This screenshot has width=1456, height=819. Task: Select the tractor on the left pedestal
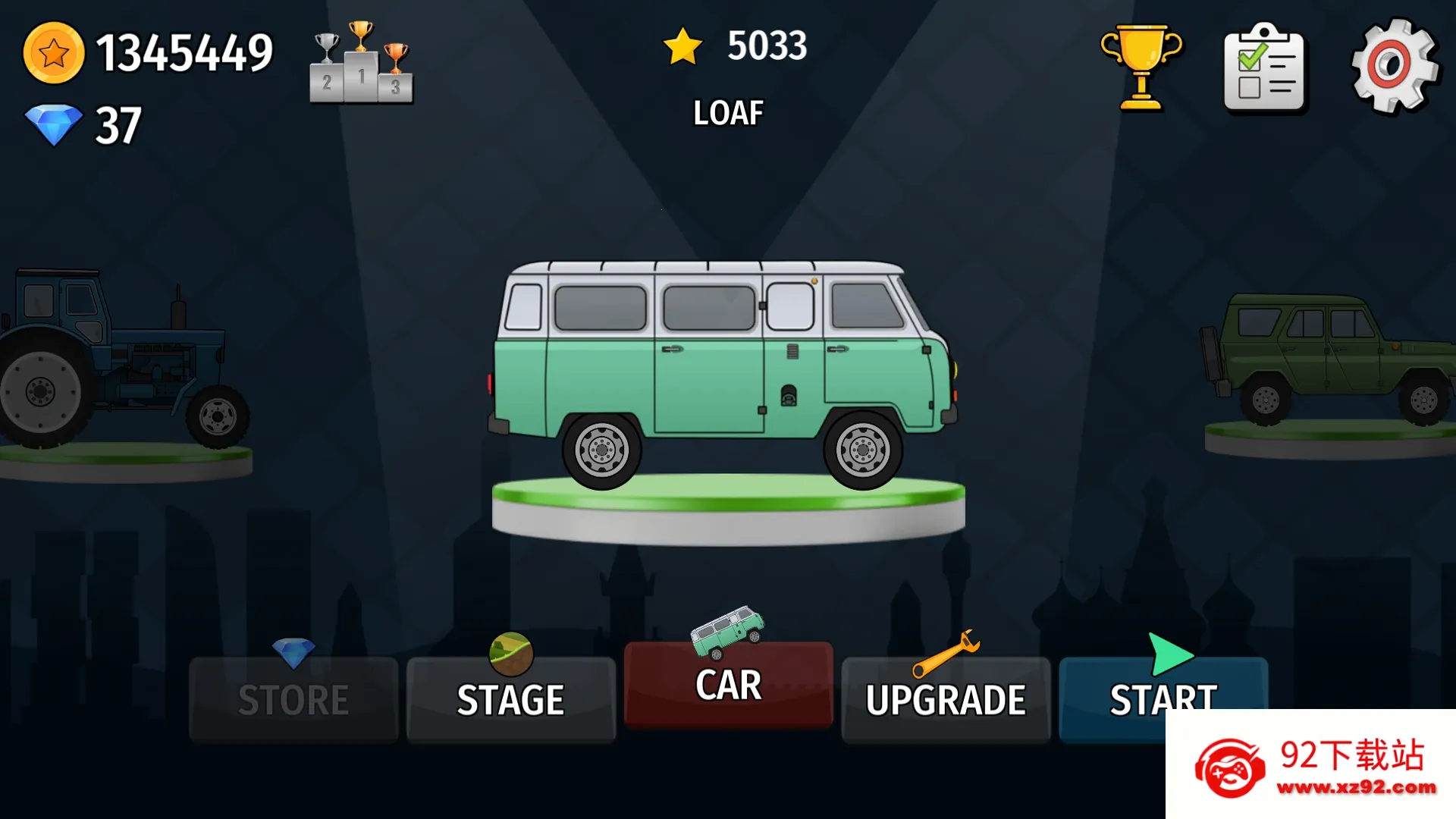(114, 356)
